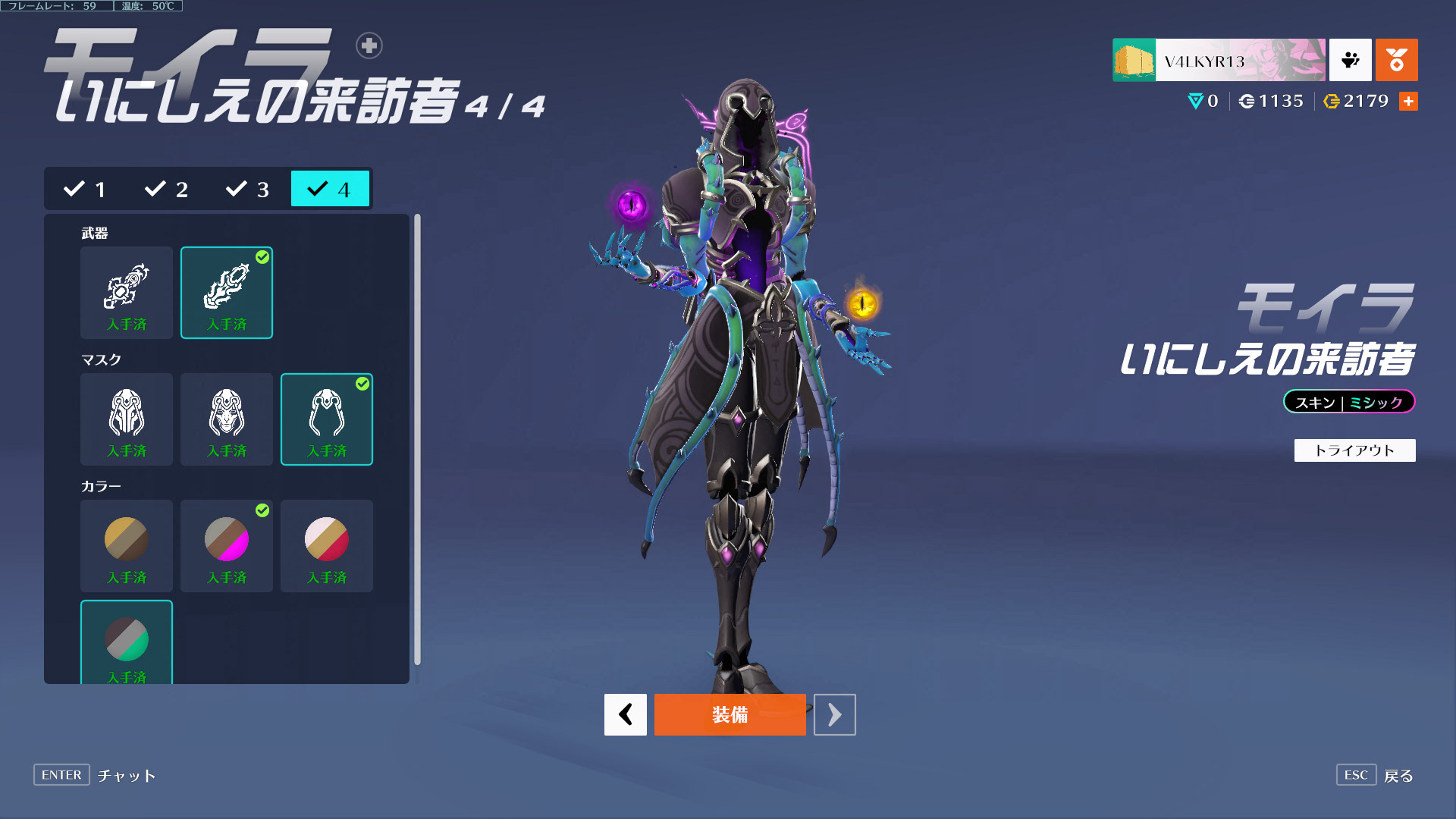Apply the gold and brown color

[x=127, y=546]
